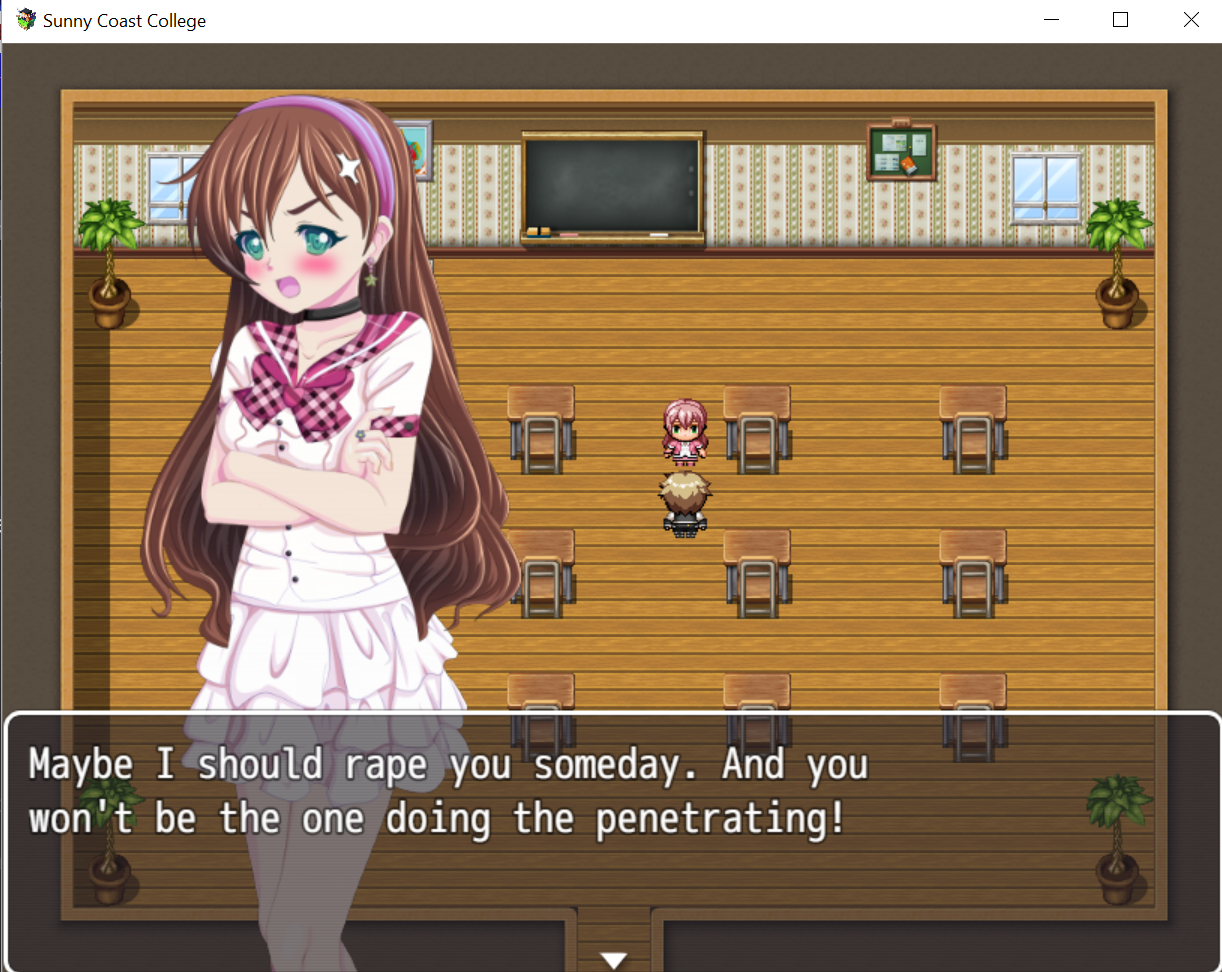Close the Sunny Coast College window
The width and height of the screenshot is (1222, 972).
[x=1191, y=20]
